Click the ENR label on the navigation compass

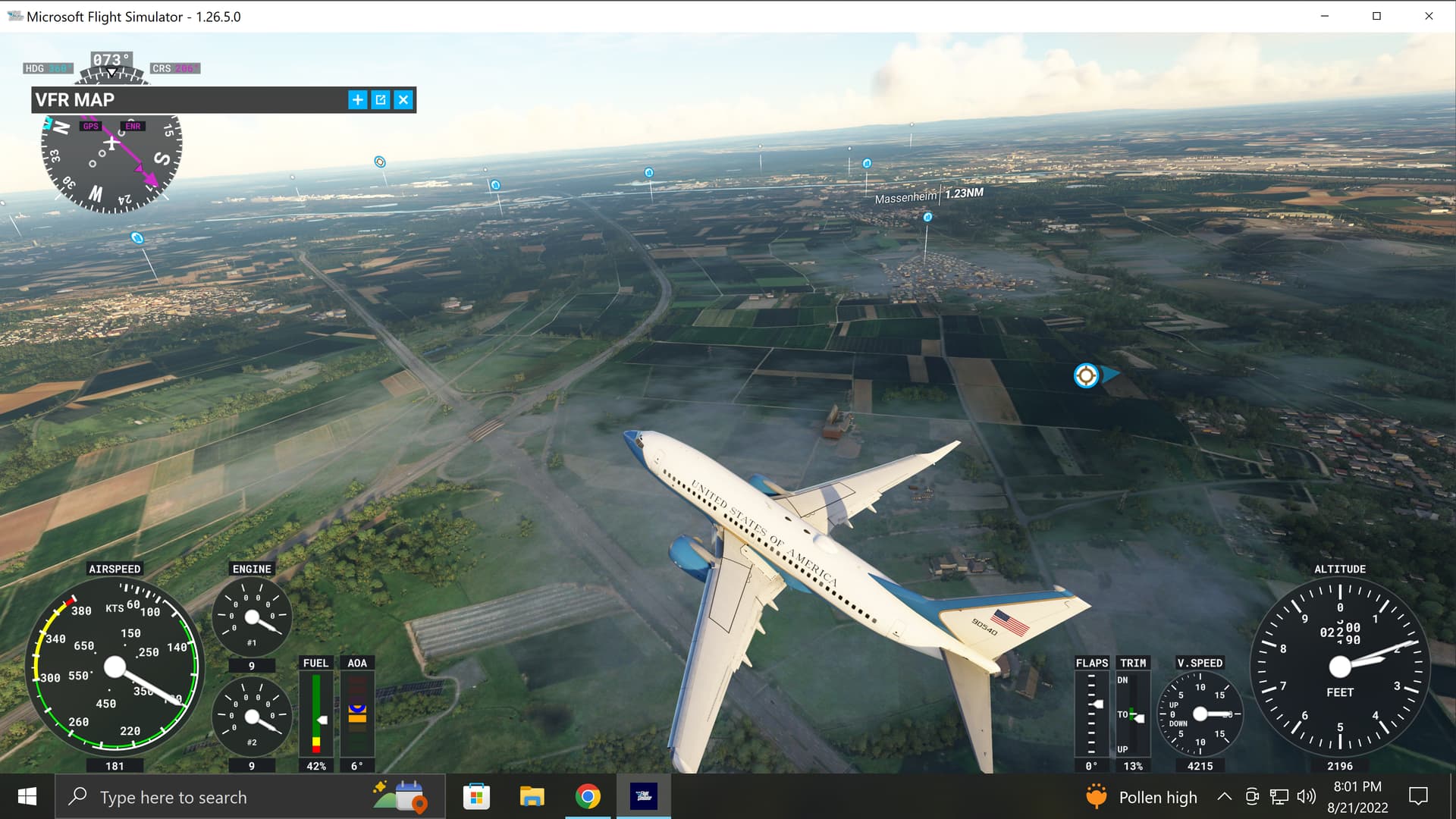click(x=133, y=126)
